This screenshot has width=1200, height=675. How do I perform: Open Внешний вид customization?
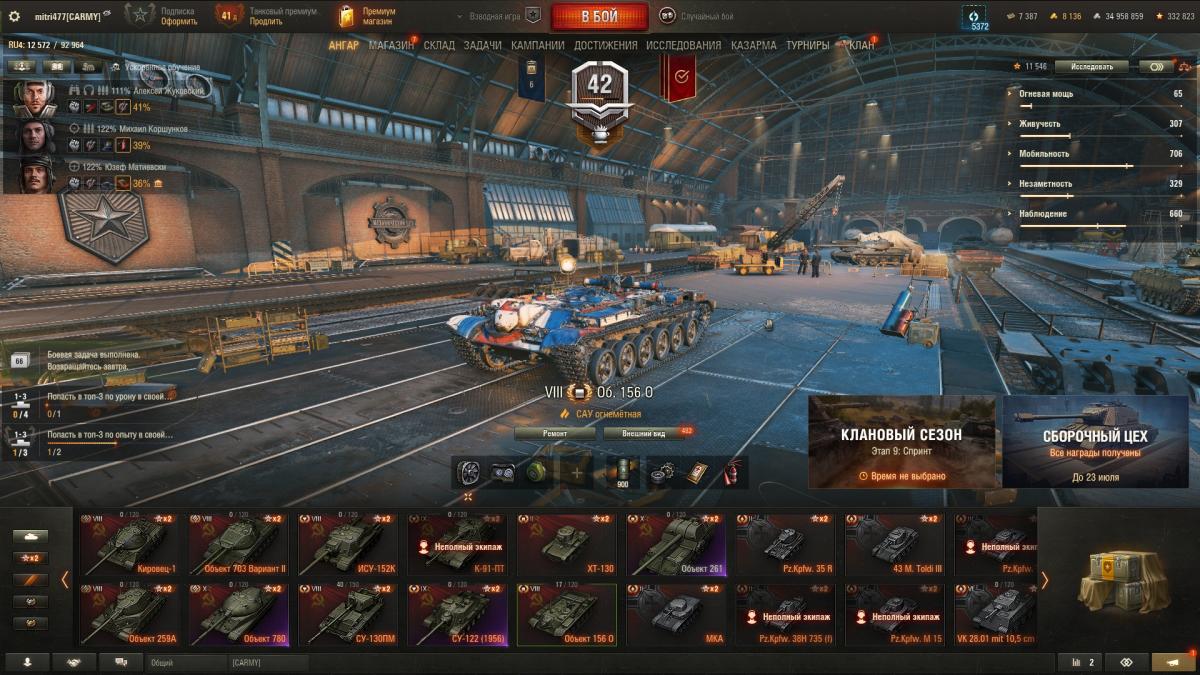tap(645, 433)
